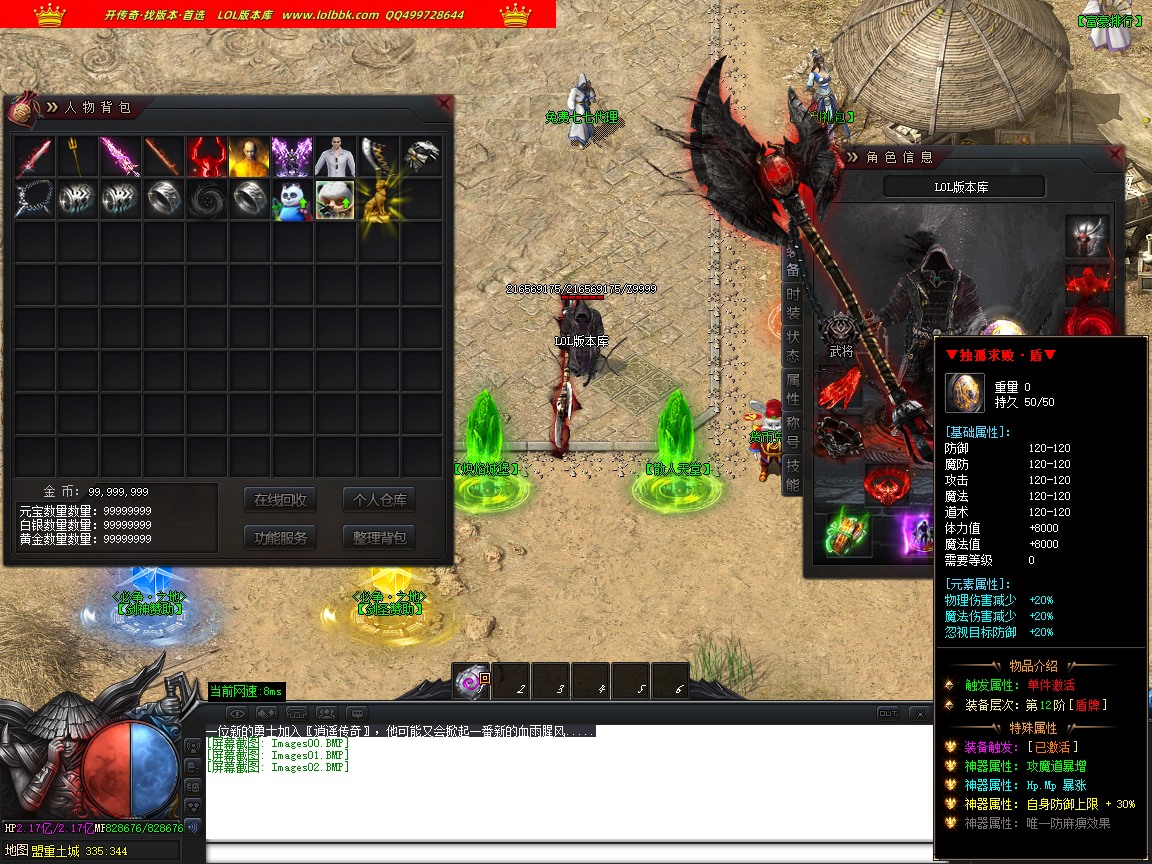This screenshot has width=1152, height=864.
Task: Select the golden trident in the bag
Action: (77, 157)
